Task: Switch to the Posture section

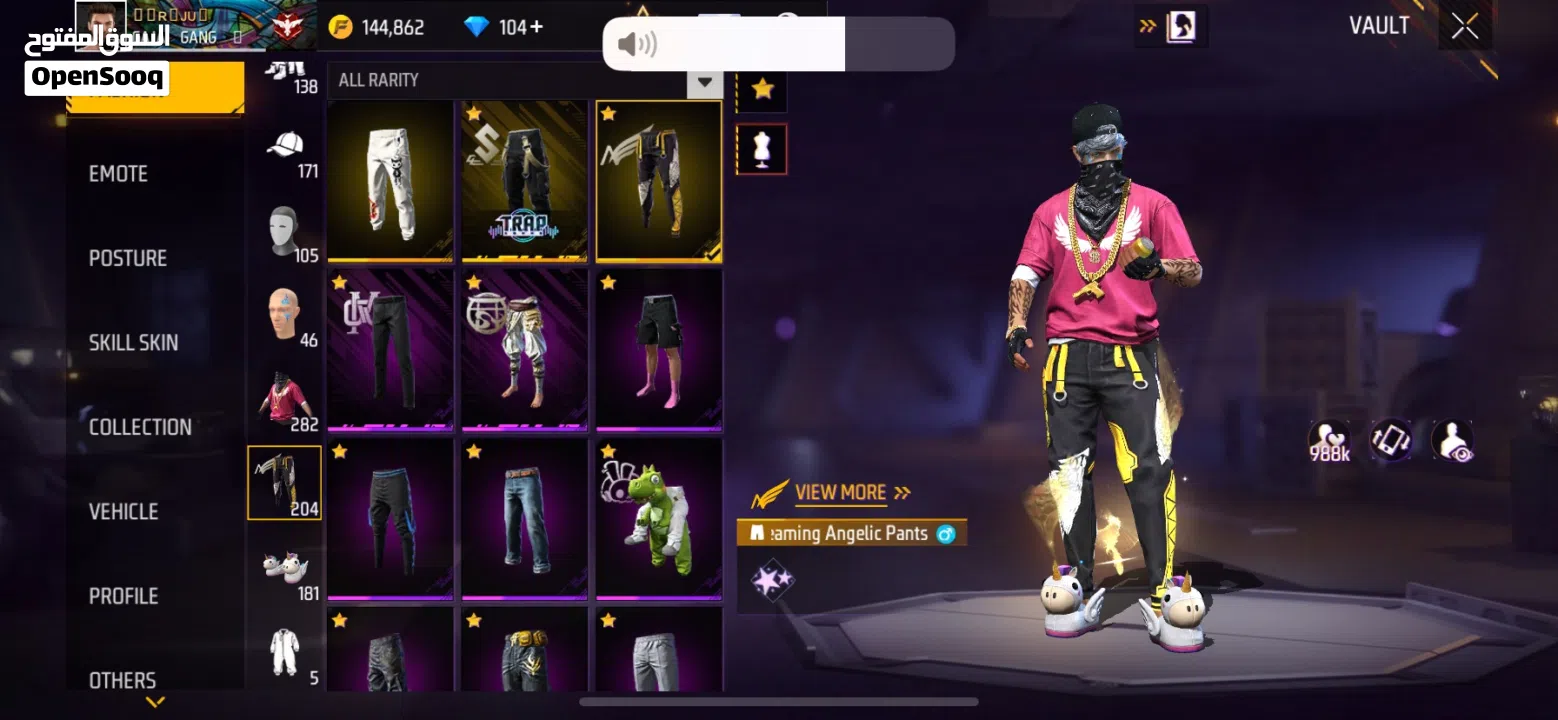Action: click(128, 258)
